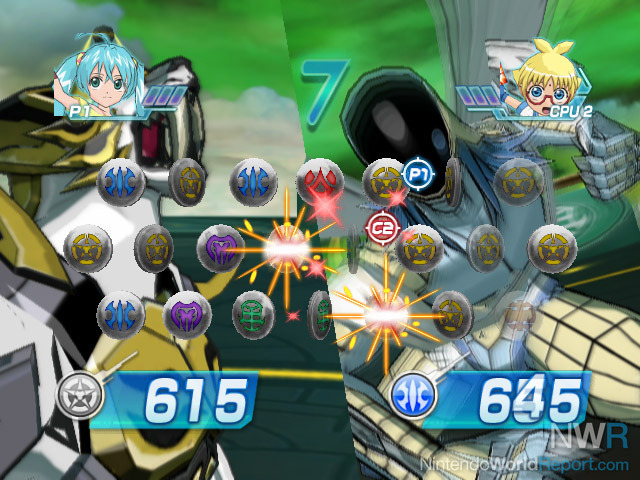Flip the fully face-up green Ventus tile
The height and width of the screenshot is (480, 640).
click(x=253, y=314)
